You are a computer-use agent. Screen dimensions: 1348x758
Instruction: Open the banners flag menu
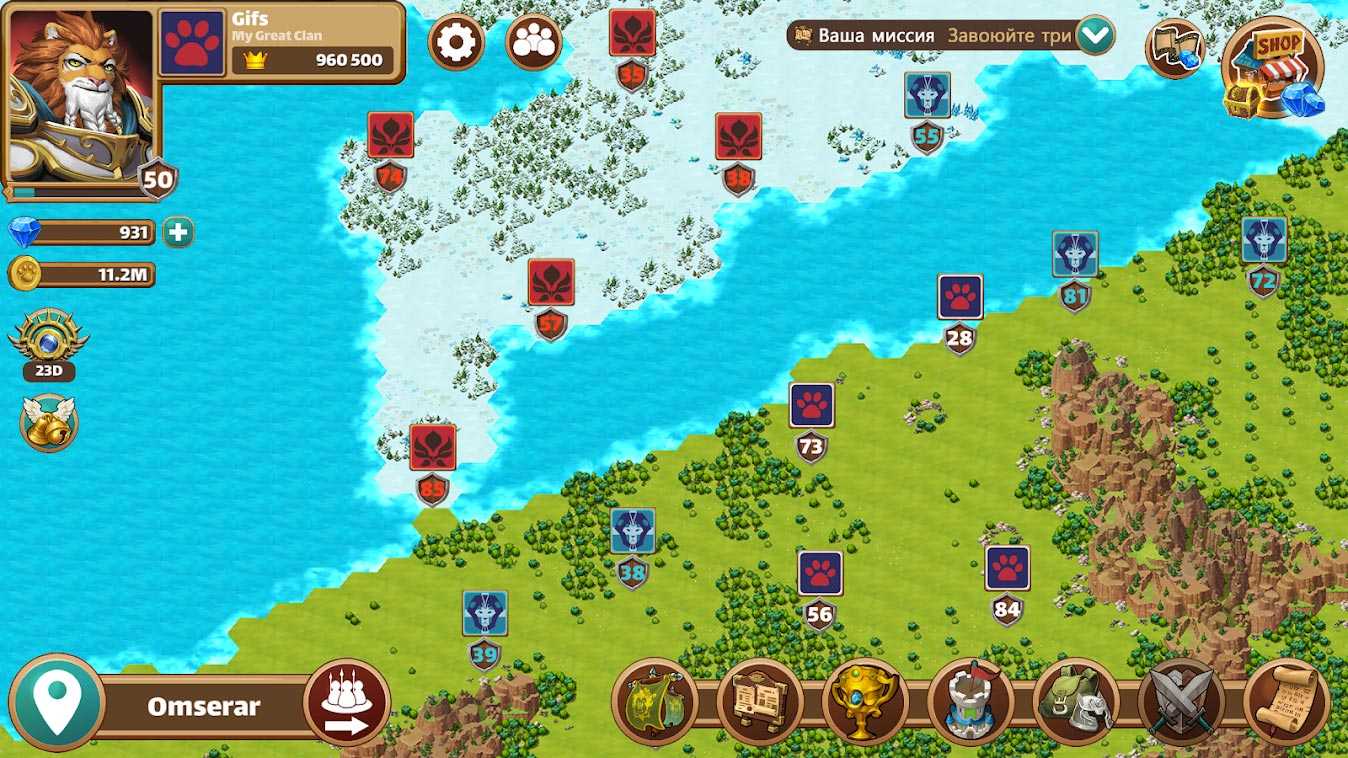coord(655,702)
